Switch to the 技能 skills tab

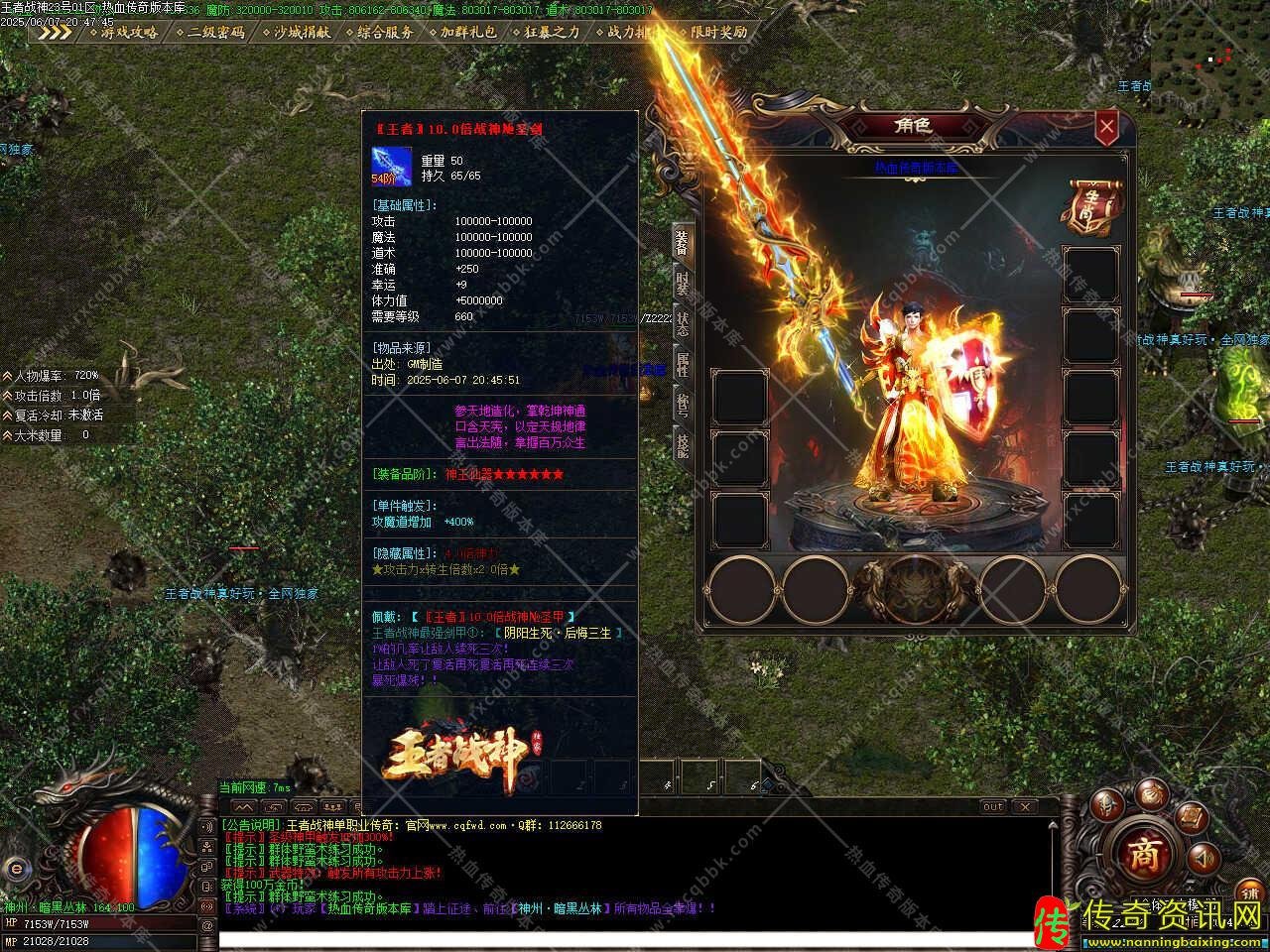(683, 444)
